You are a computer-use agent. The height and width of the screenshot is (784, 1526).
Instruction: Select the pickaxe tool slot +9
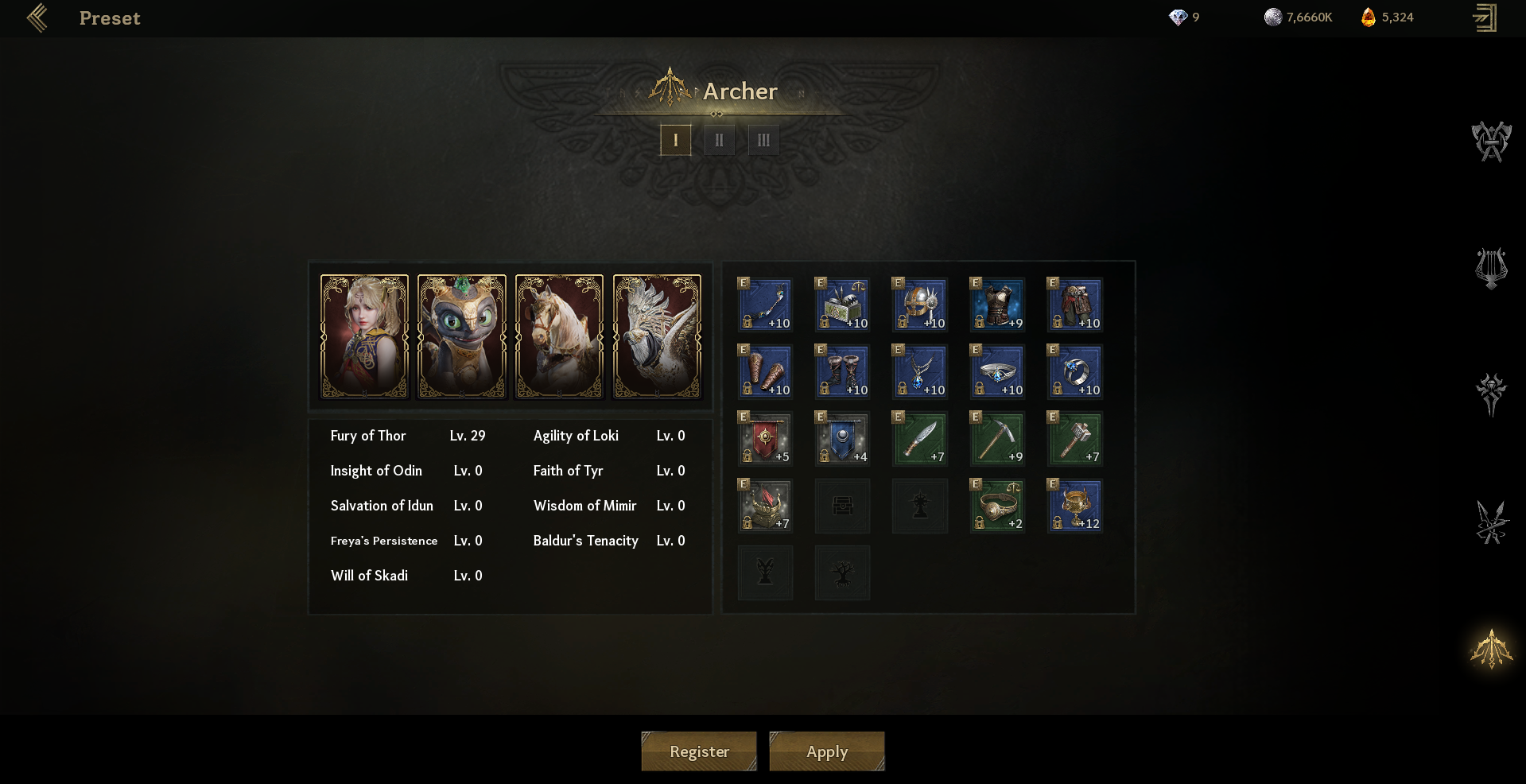[997, 438]
